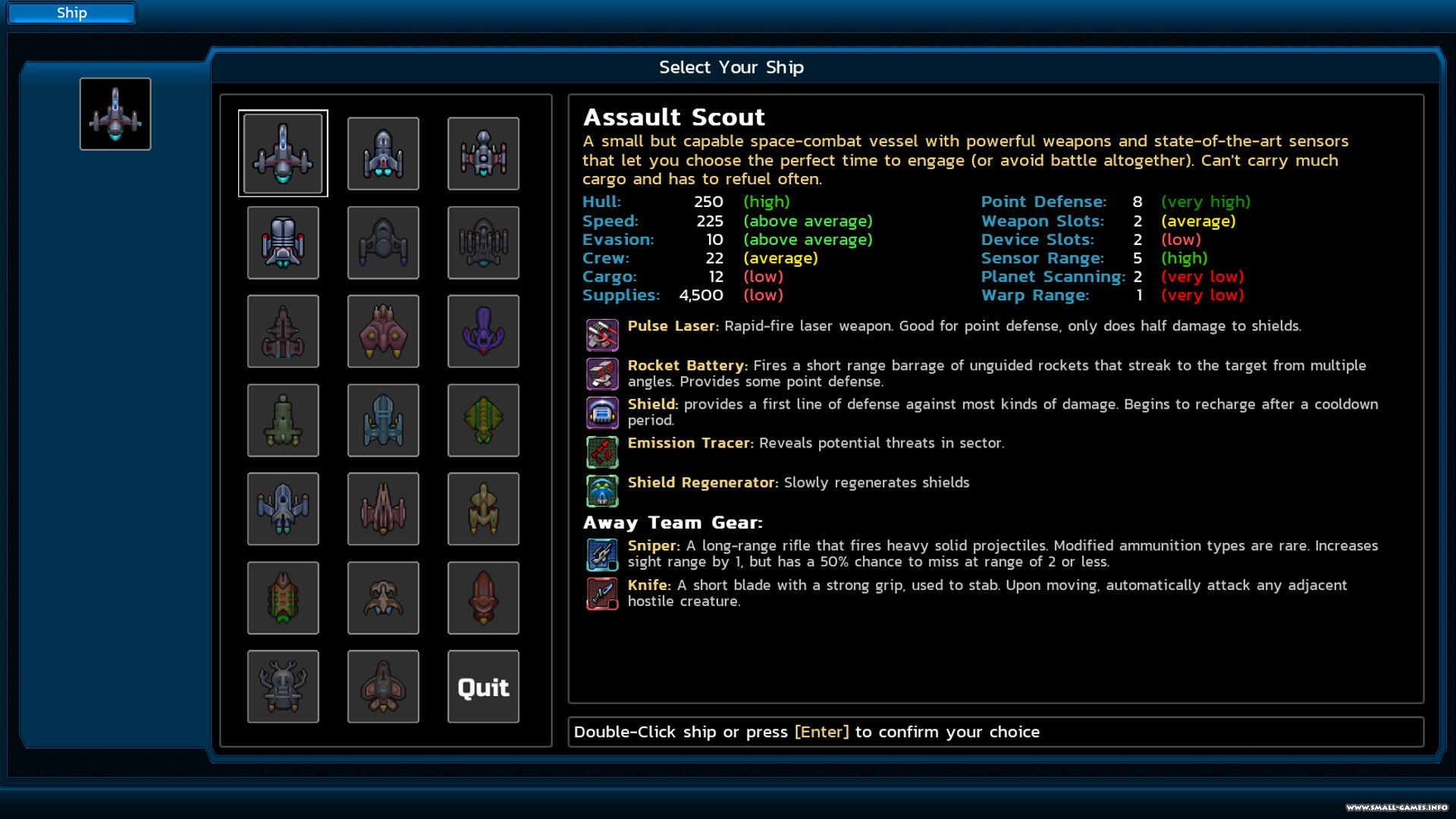Screen dimensions: 1456x819
Task: Quit the ship selection screen
Action: tap(483, 686)
